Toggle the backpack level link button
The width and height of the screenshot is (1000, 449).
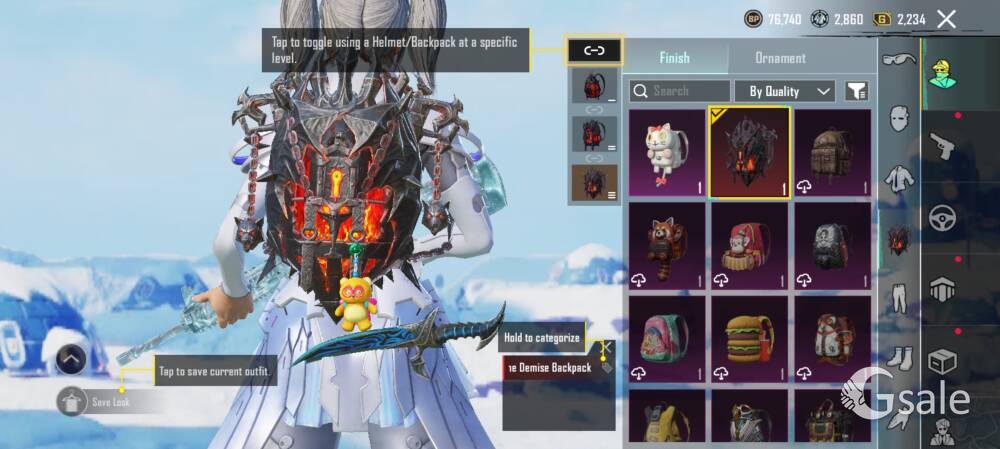click(x=594, y=49)
